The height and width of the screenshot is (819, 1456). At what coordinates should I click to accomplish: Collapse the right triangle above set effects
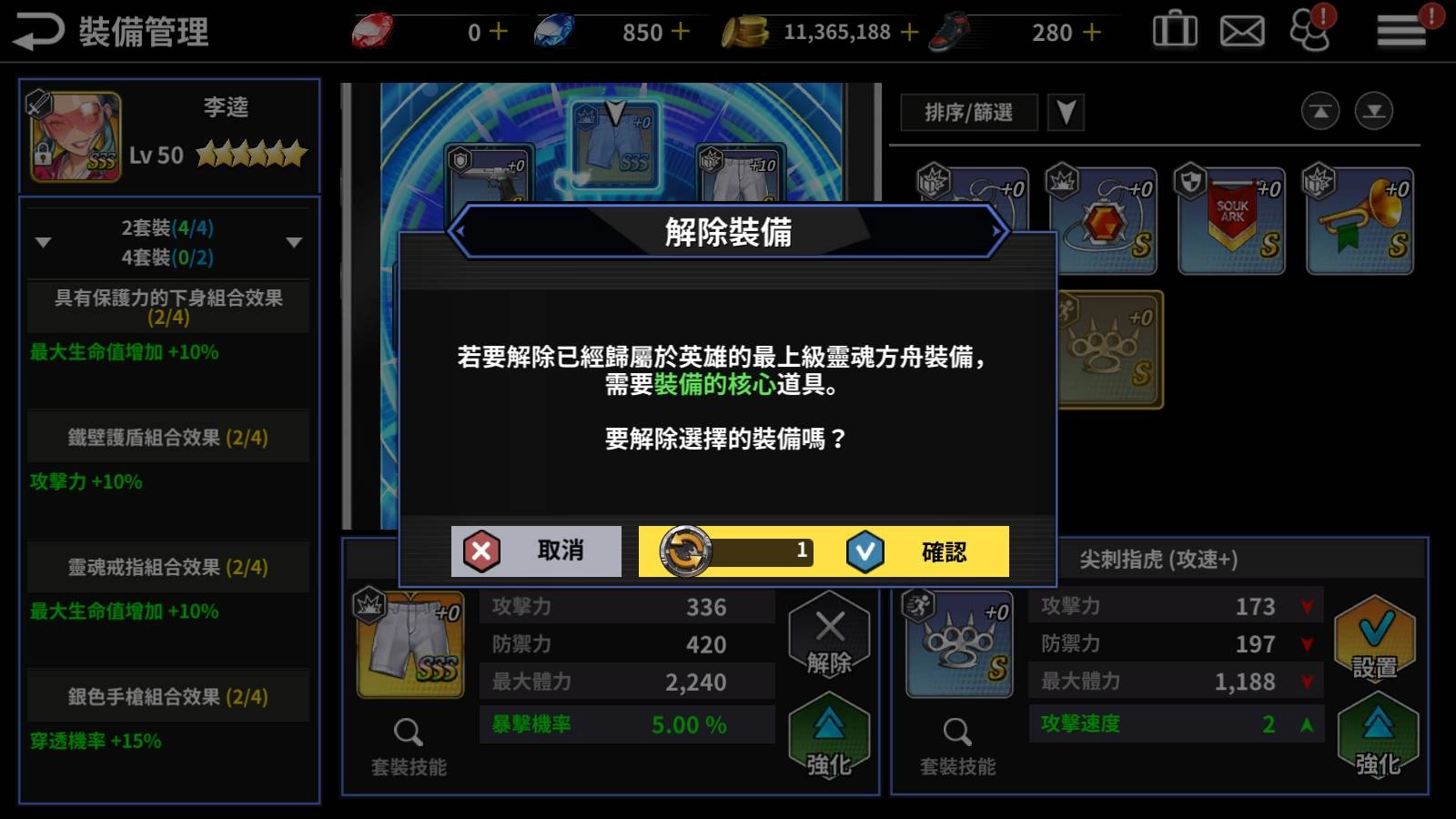293,242
